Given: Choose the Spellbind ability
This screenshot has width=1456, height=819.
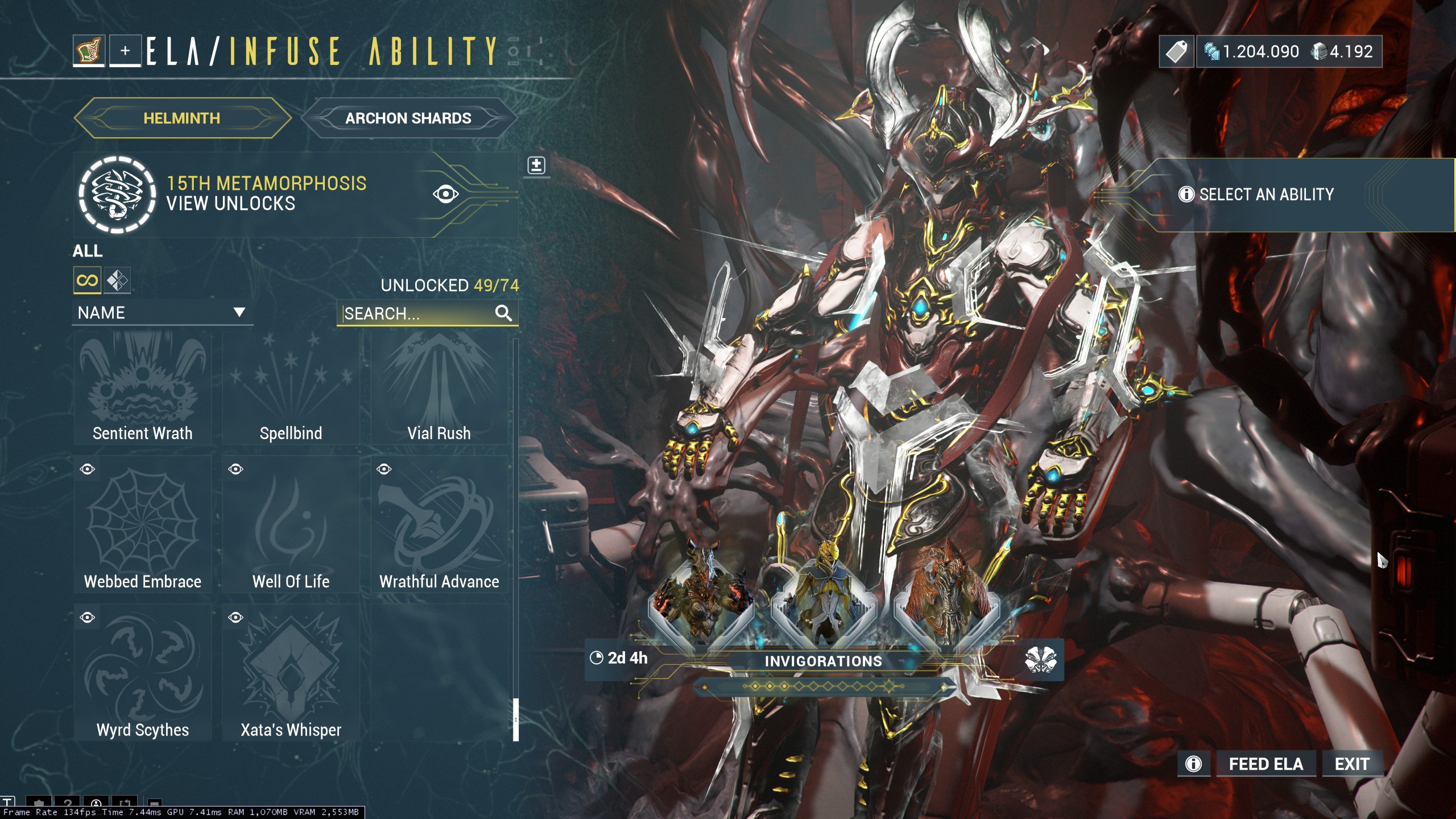Looking at the screenshot, I should pyautogui.click(x=291, y=388).
